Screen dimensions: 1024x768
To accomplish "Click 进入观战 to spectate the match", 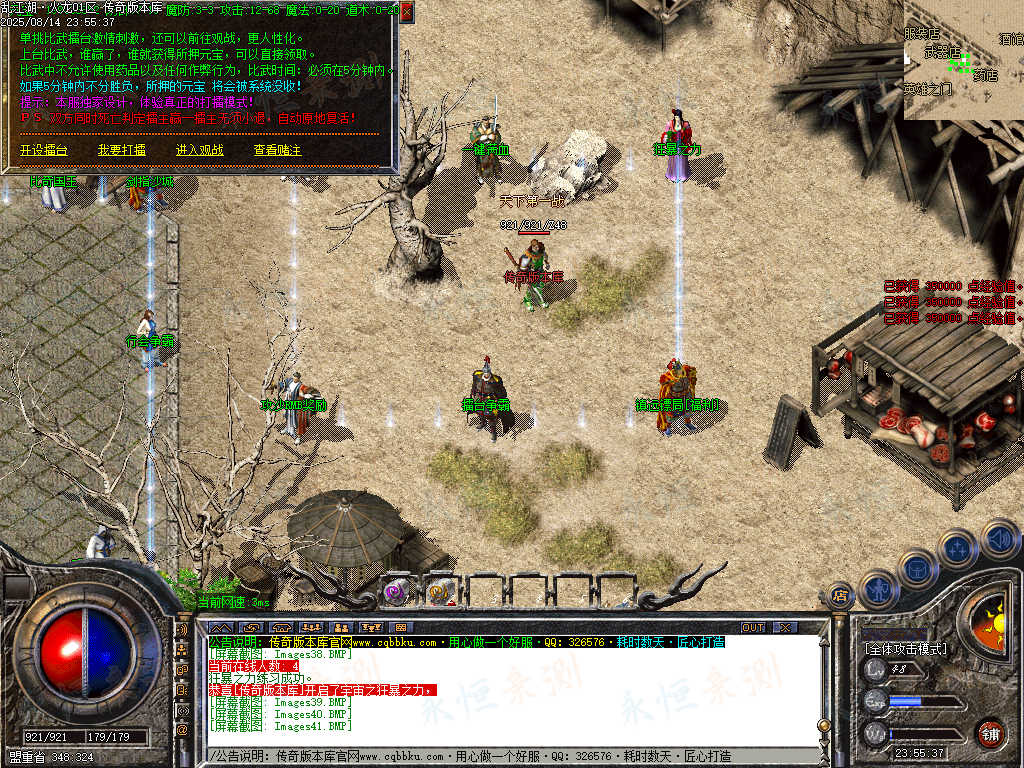I will (200, 150).
